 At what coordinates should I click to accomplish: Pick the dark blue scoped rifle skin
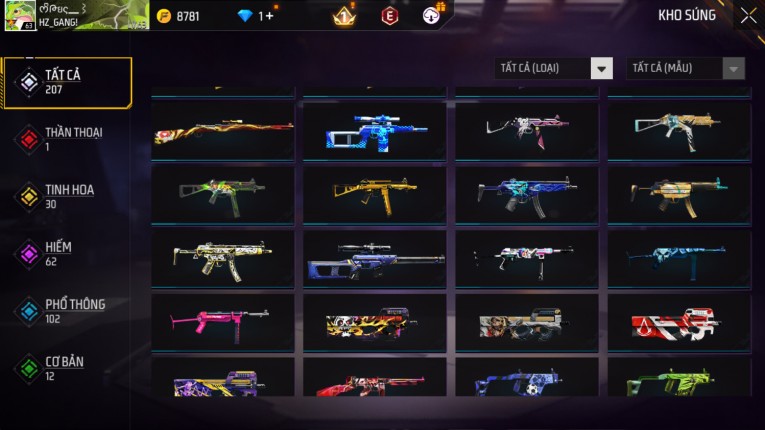point(375,259)
